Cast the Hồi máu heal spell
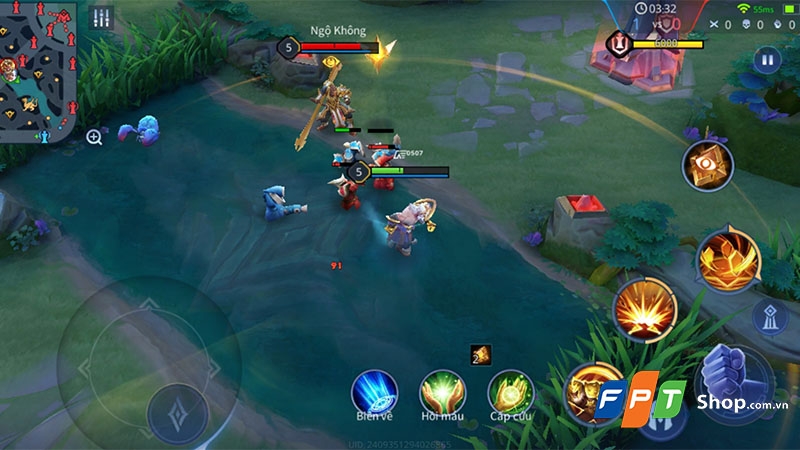 click(x=442, y=392)
